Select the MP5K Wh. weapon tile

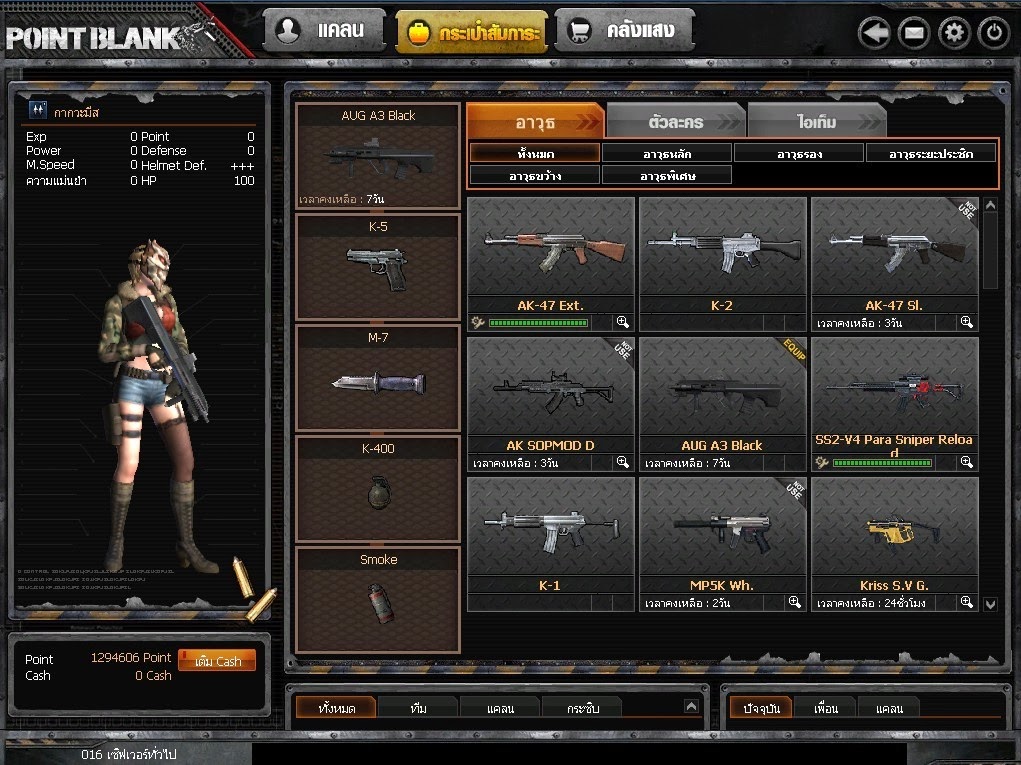[x=722, y=535]
